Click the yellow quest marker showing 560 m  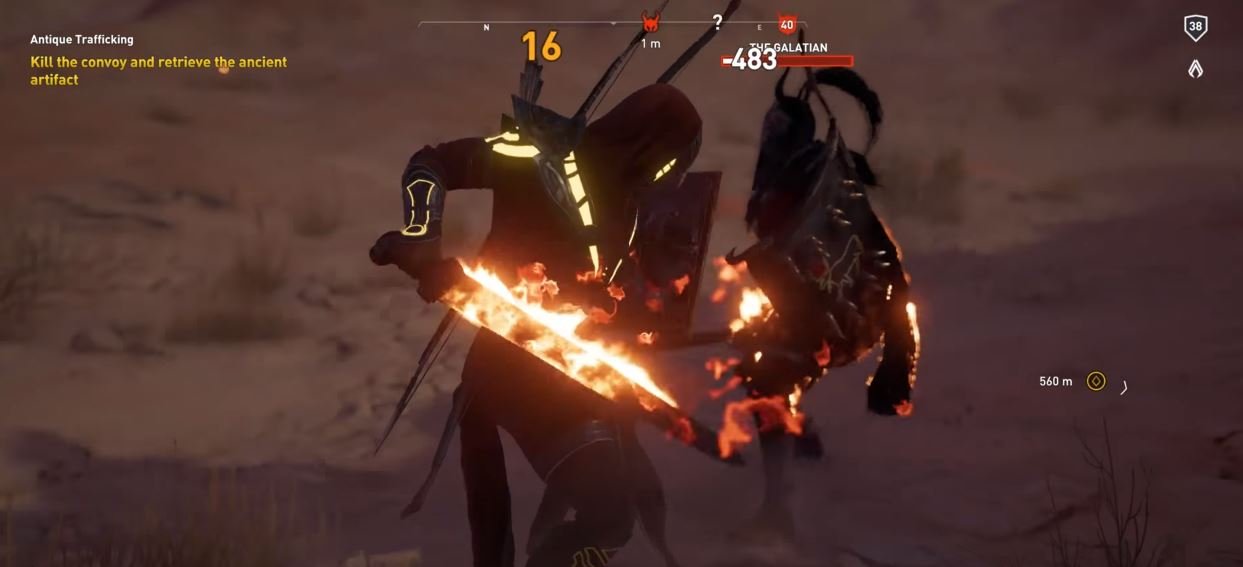coord(1096,381)
